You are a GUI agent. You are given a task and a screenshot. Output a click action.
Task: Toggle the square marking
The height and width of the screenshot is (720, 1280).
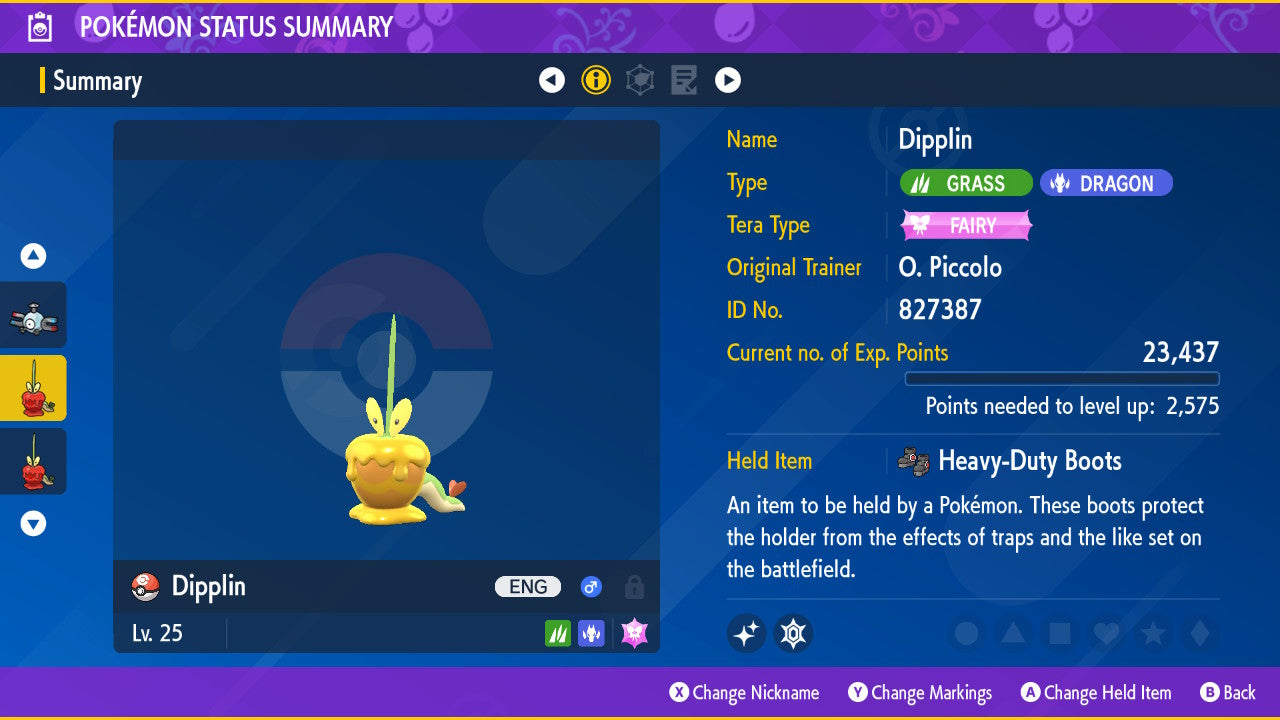pyautogui.click(x=1059, y=634)
